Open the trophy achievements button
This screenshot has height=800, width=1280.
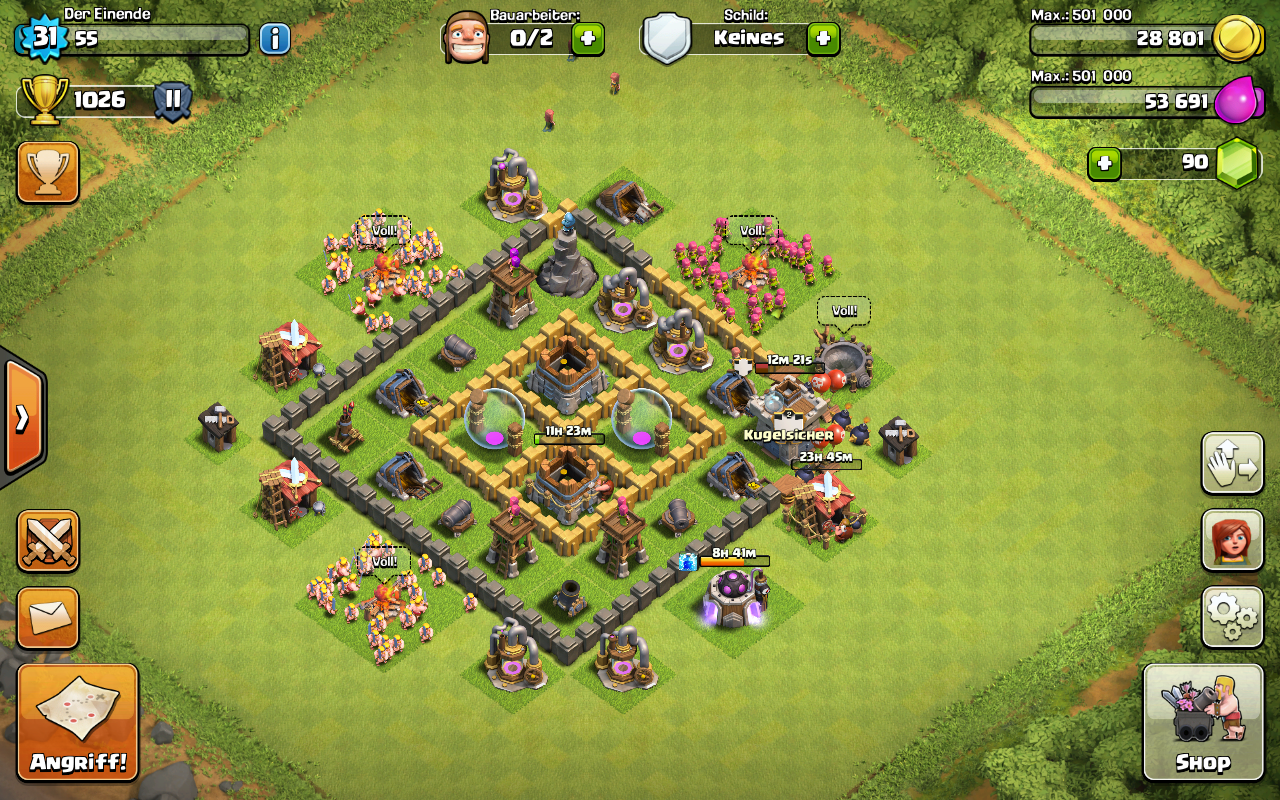point(48,172)
